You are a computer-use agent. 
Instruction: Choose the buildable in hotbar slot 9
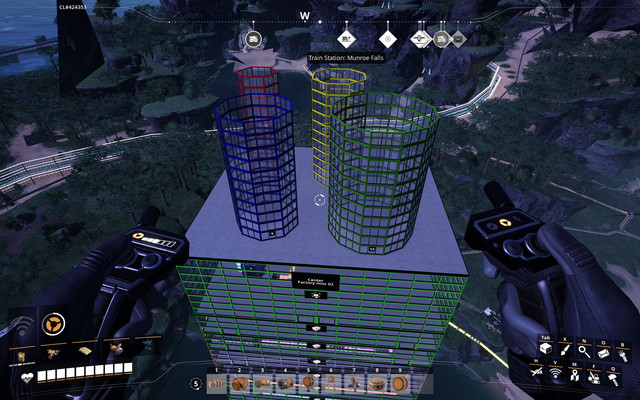[x=400, y=383]
